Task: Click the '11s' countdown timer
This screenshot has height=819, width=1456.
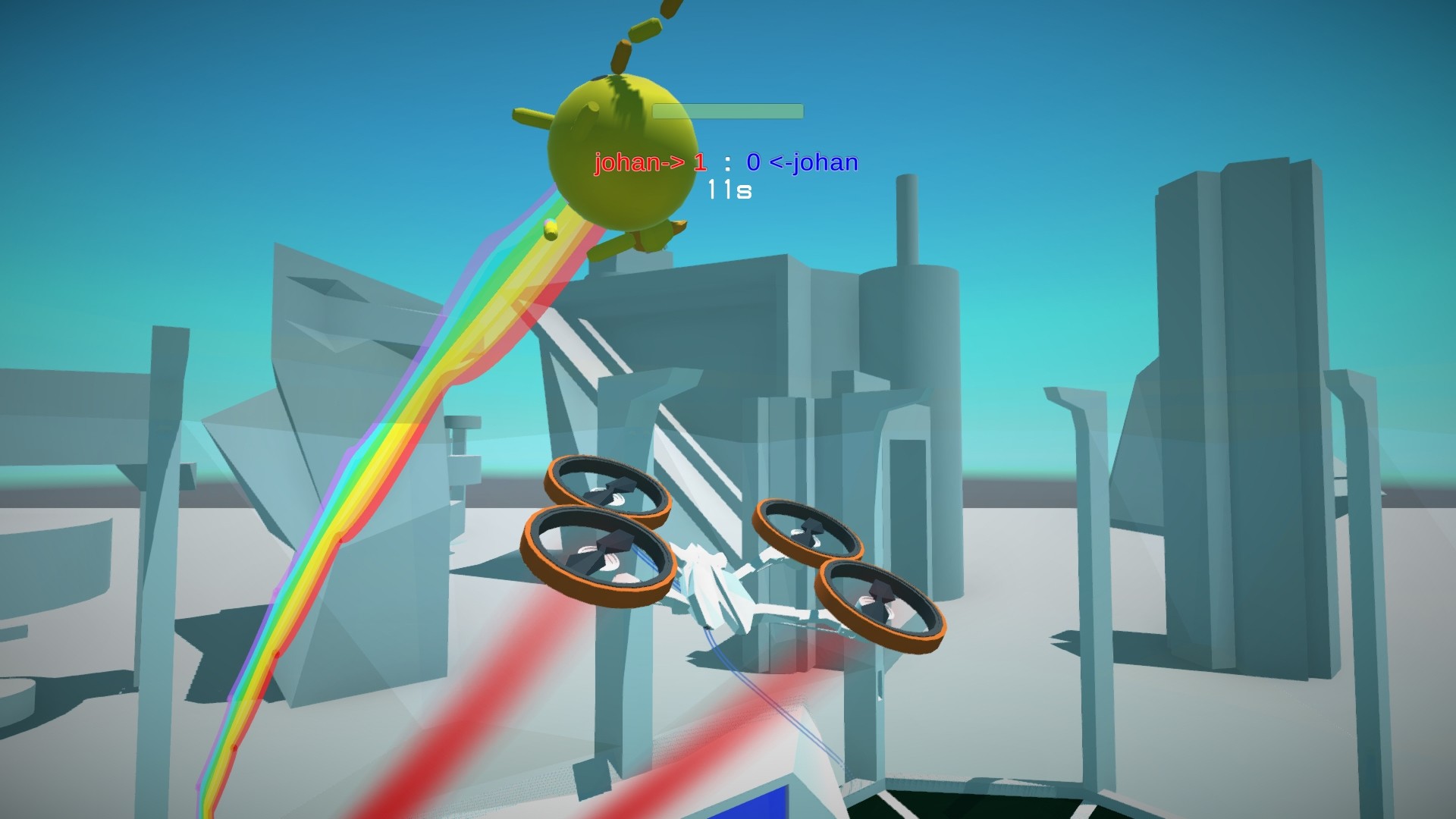Action: (x=727, y=193)
